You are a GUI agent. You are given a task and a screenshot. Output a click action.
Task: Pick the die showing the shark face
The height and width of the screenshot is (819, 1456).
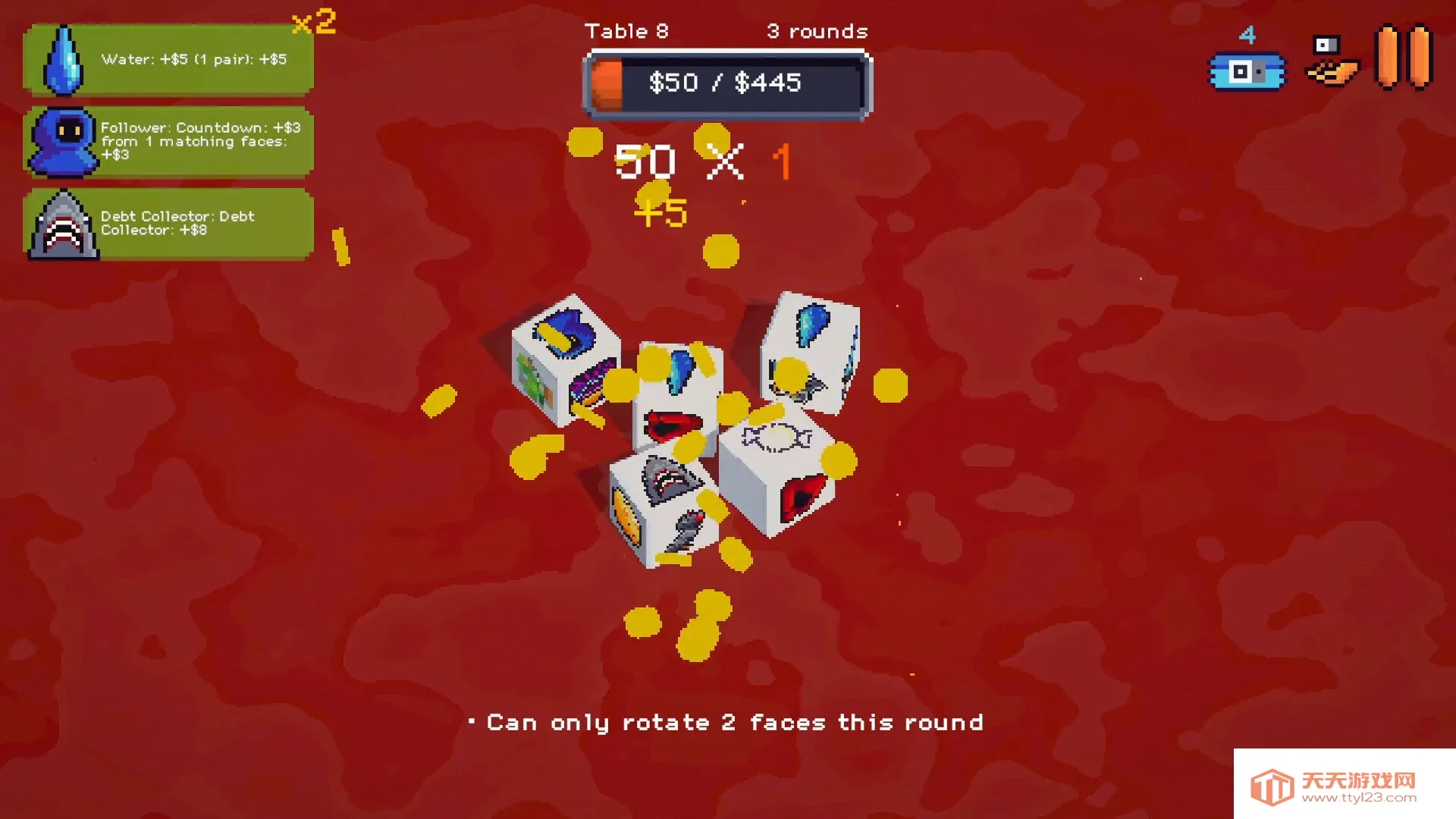click(x=664, y=507)
